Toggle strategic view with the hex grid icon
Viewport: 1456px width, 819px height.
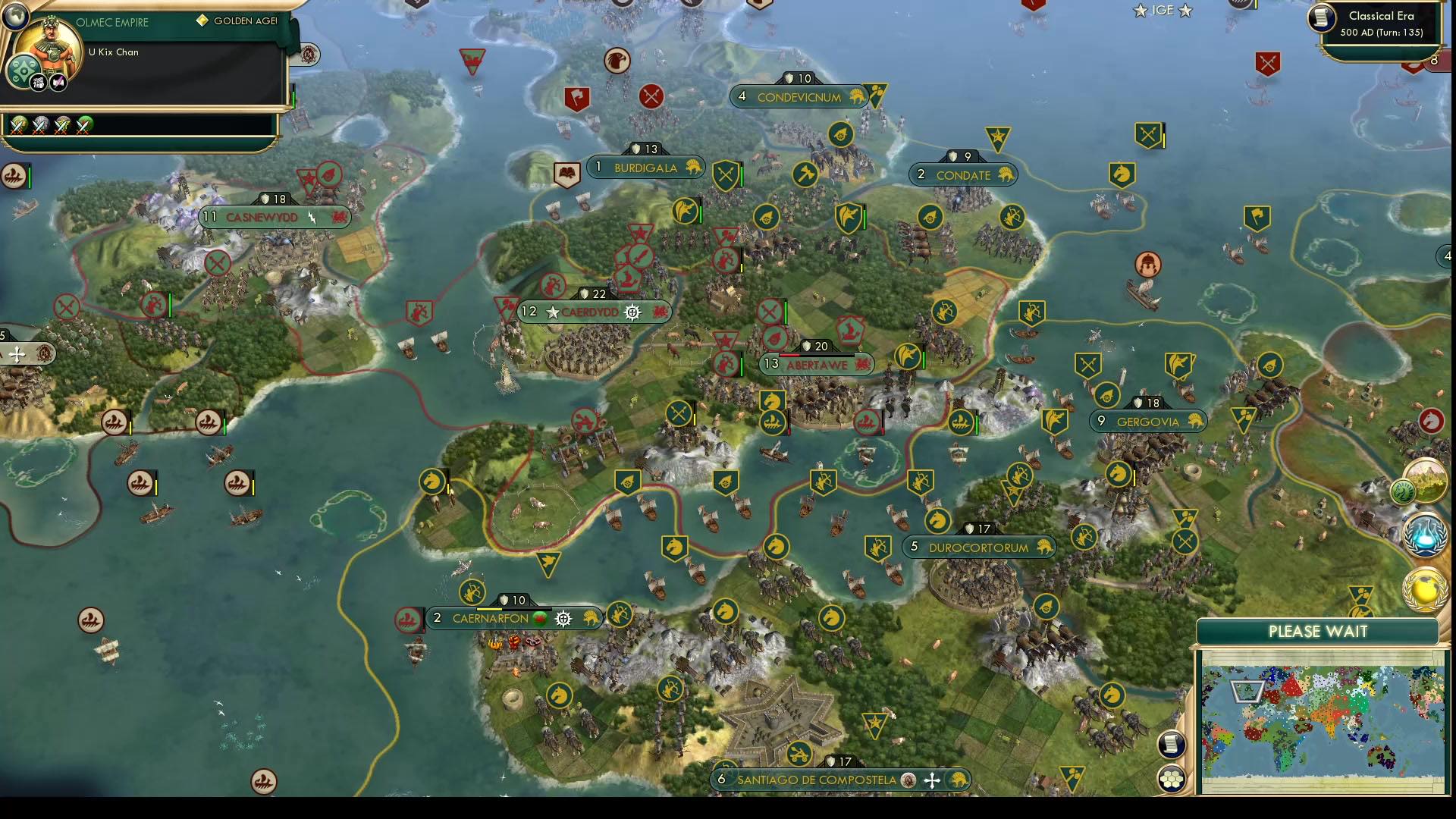tap(1172, 778)
